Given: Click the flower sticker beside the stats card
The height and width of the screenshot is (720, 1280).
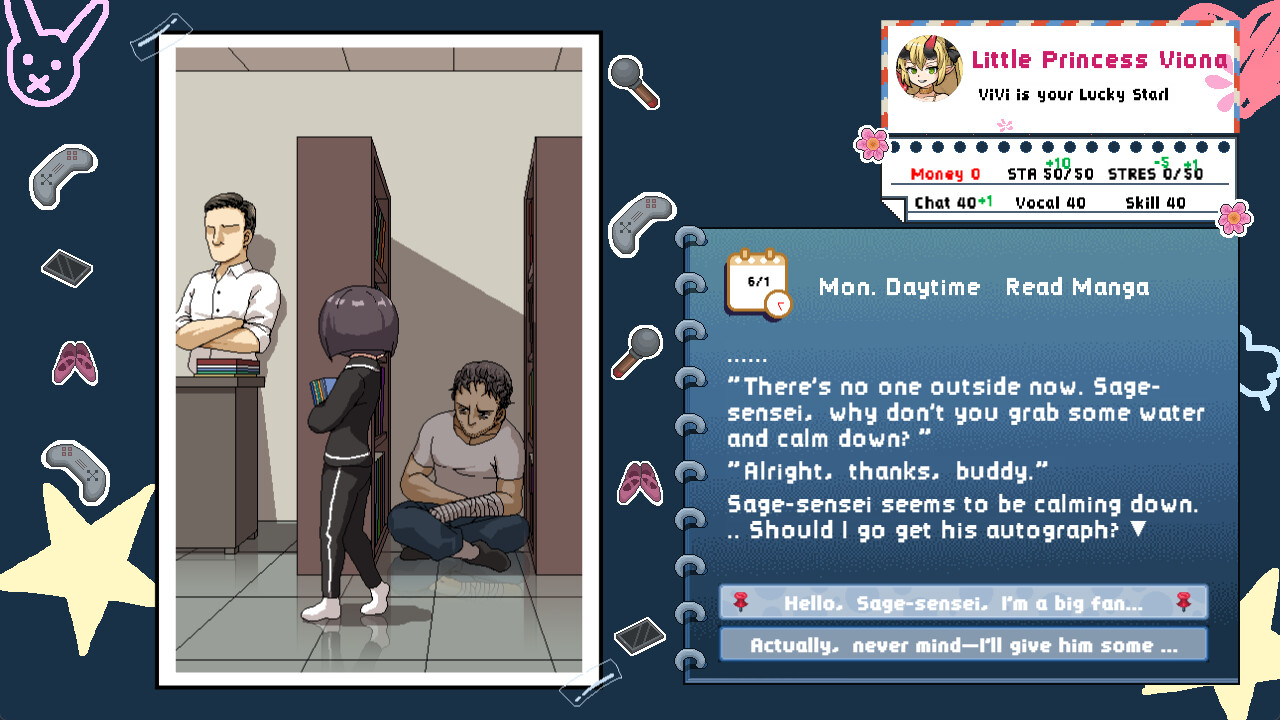Looking at the screenshot, I should pos(872,143).
